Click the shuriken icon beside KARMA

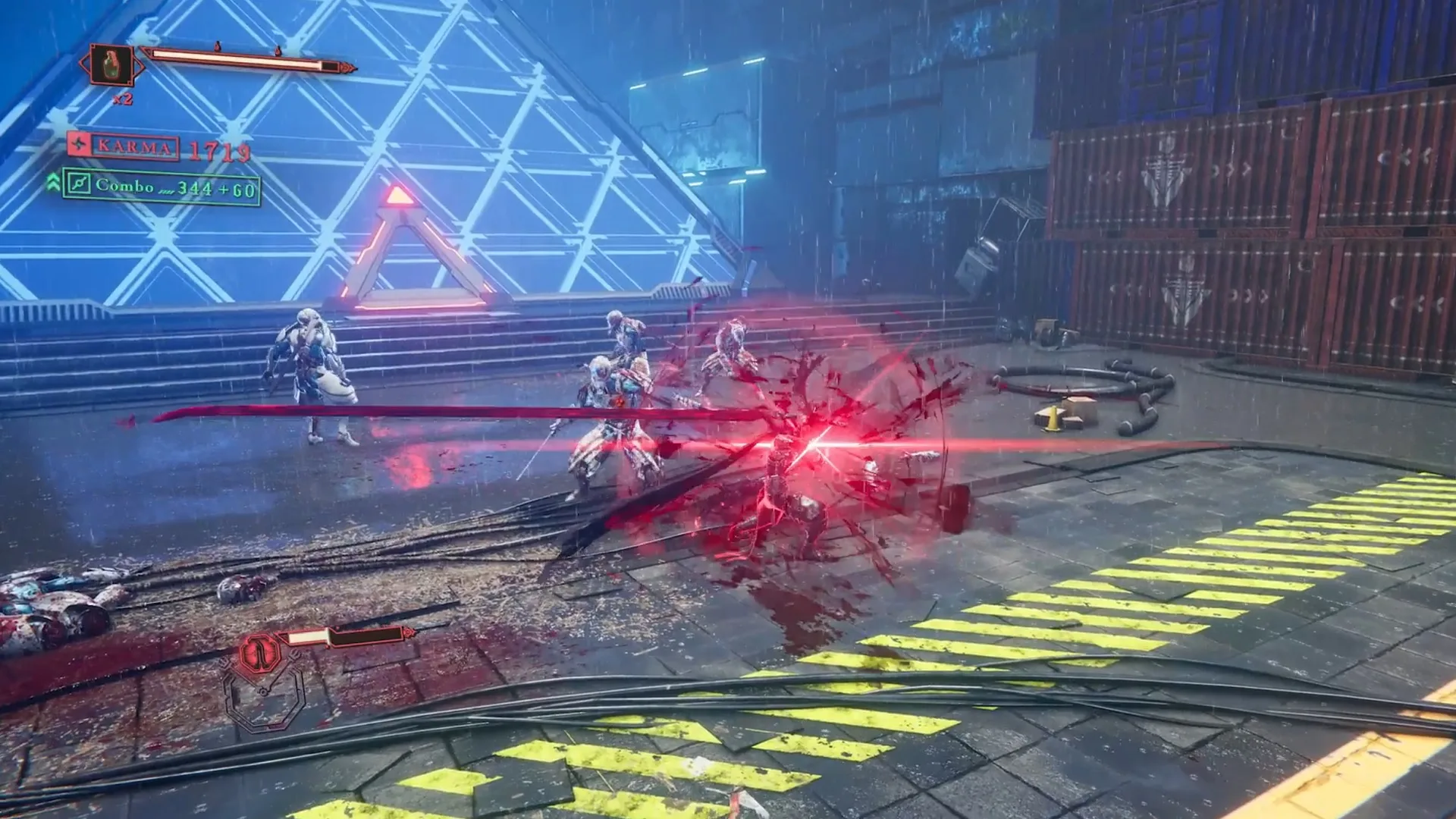click(x=78, y=145)
